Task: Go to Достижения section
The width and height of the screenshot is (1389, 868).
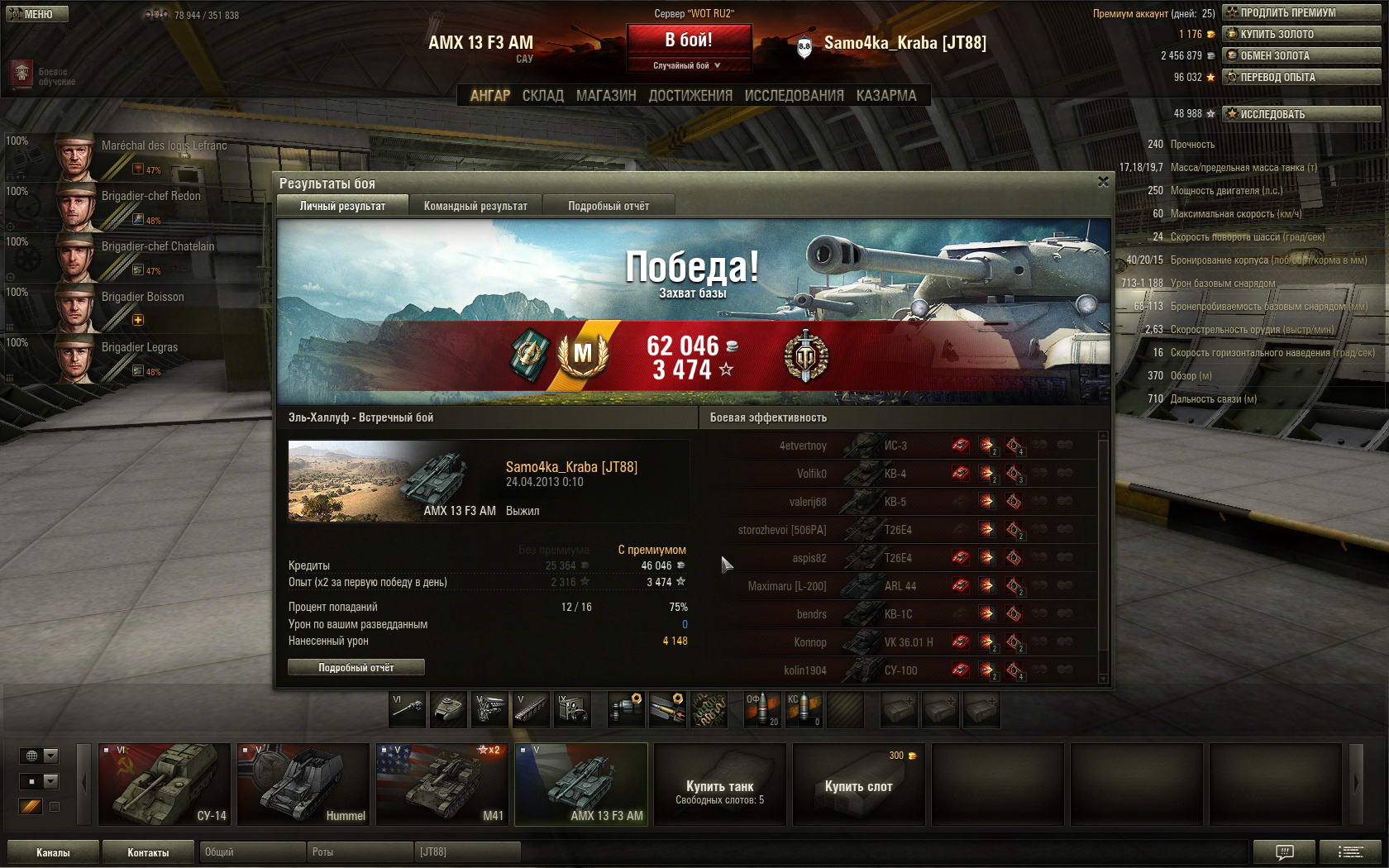Action: pos(690,96)
